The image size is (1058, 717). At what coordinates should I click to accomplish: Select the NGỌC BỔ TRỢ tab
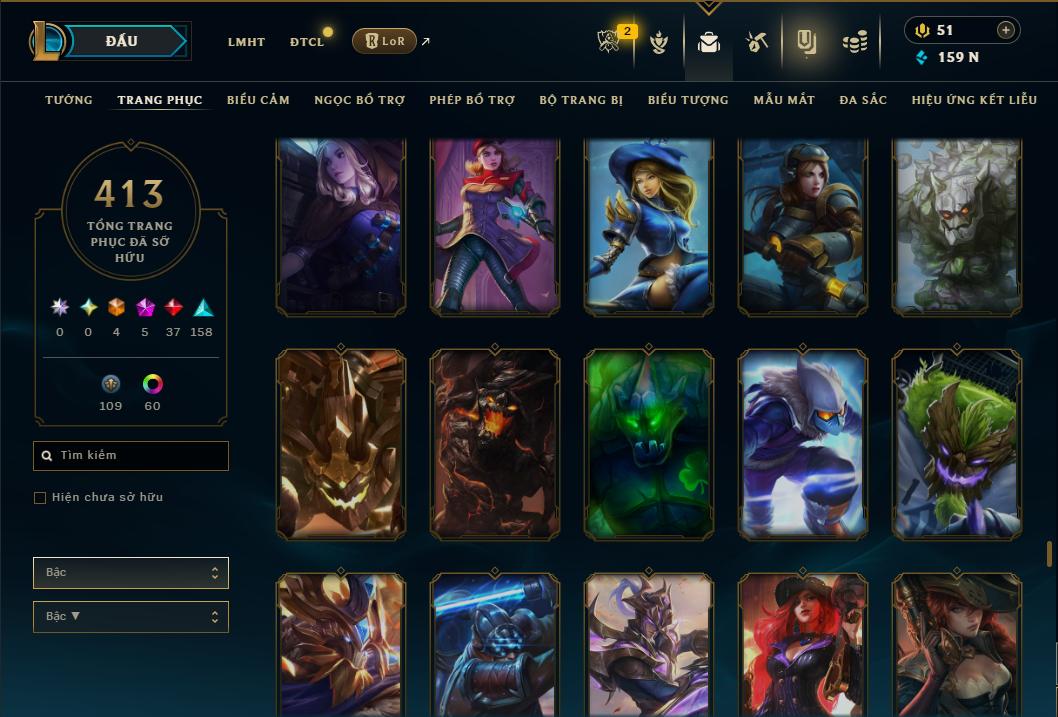(359, 100)
